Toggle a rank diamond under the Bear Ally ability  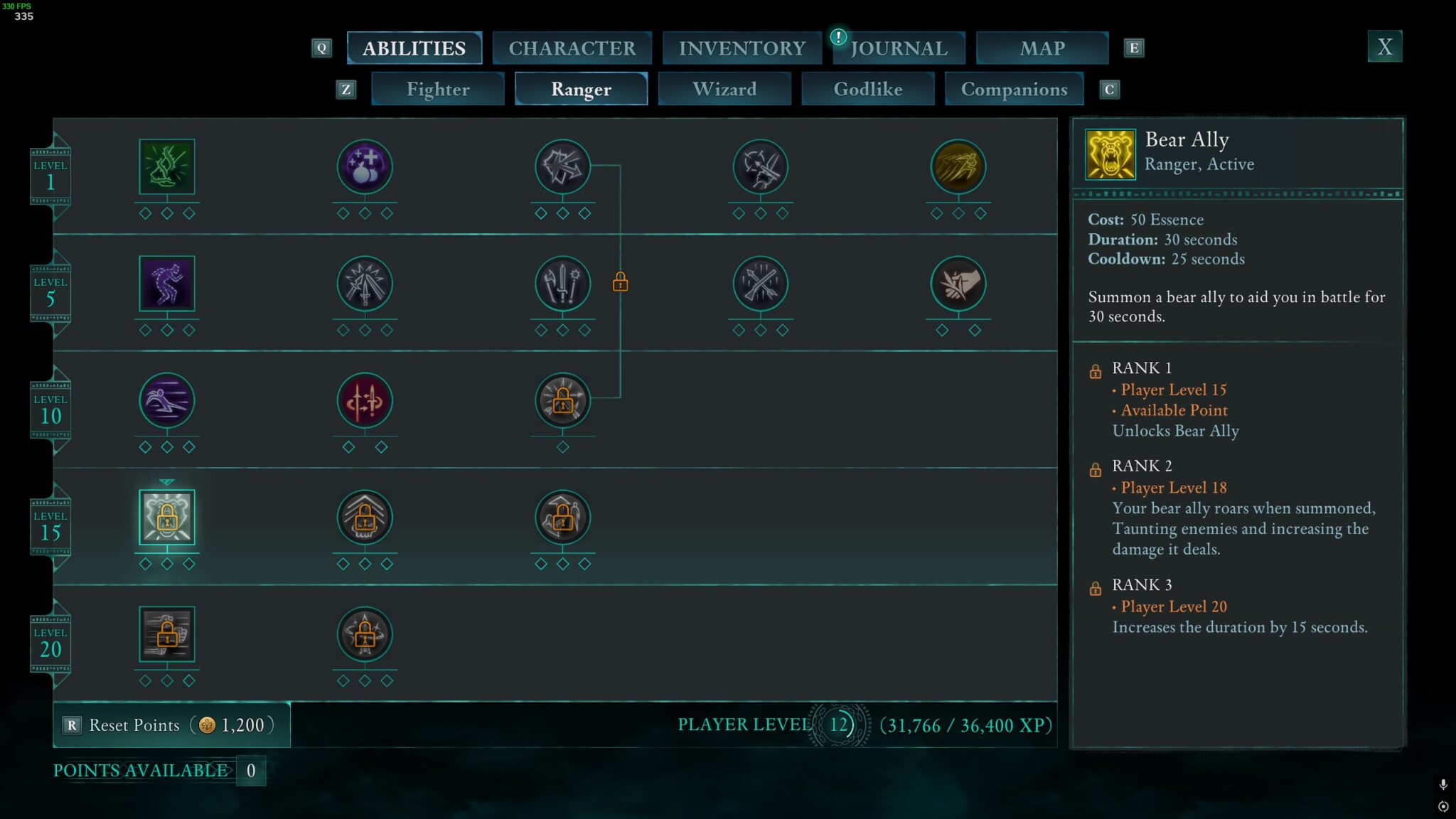pyautogui.click(x=167, y=564)
